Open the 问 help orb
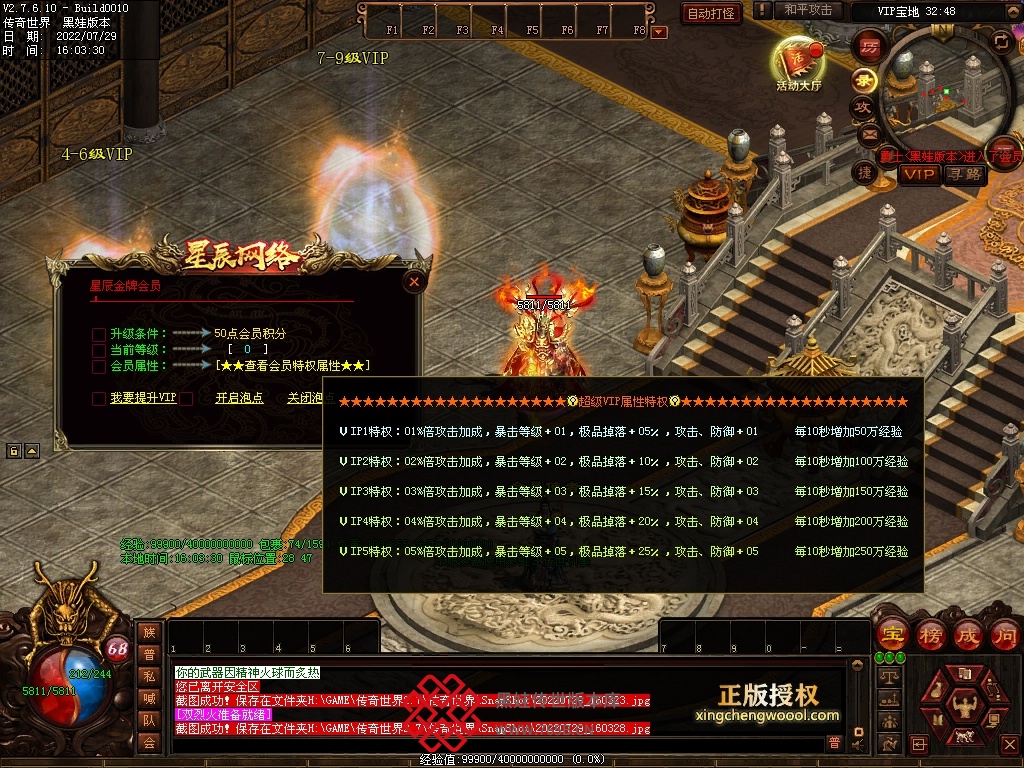 tap(1005, 634)
